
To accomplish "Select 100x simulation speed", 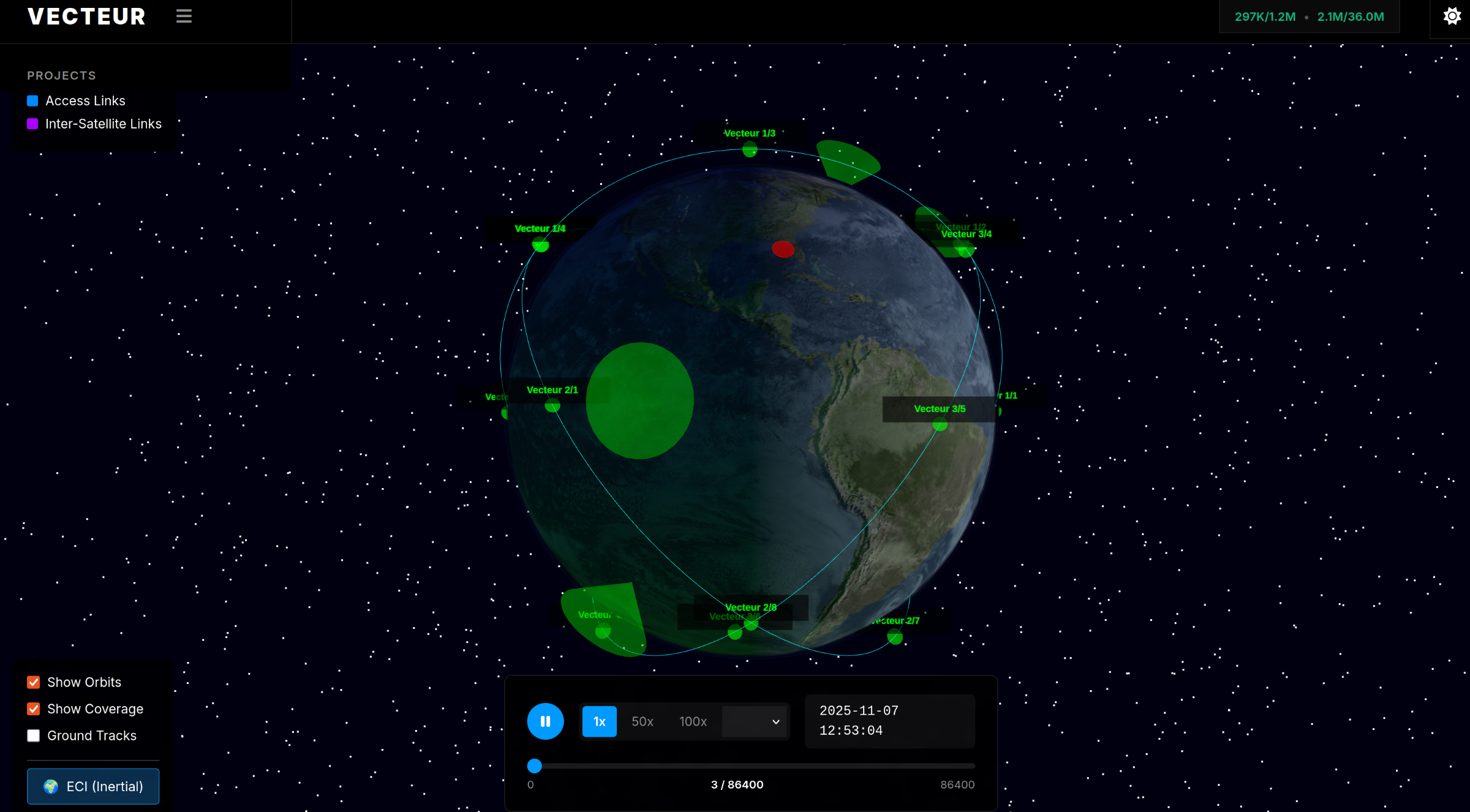I will click(x=692, y=721).
